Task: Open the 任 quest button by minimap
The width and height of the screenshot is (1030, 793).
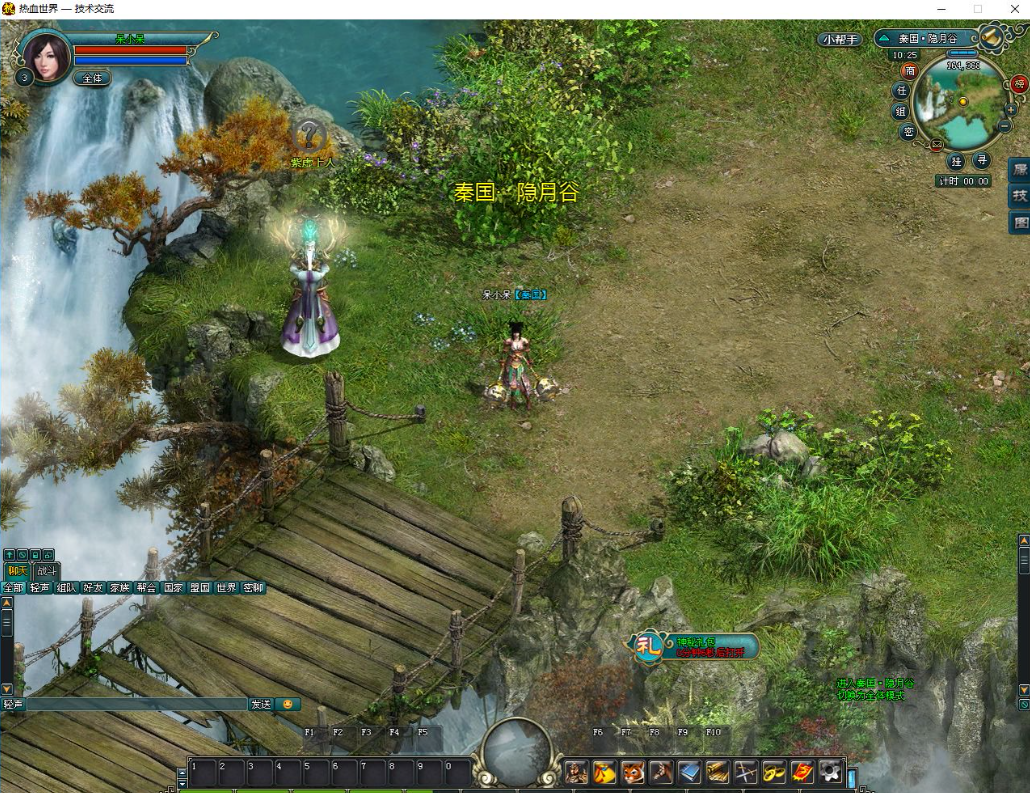Action: pyautogui.click(x=900, y=91)
